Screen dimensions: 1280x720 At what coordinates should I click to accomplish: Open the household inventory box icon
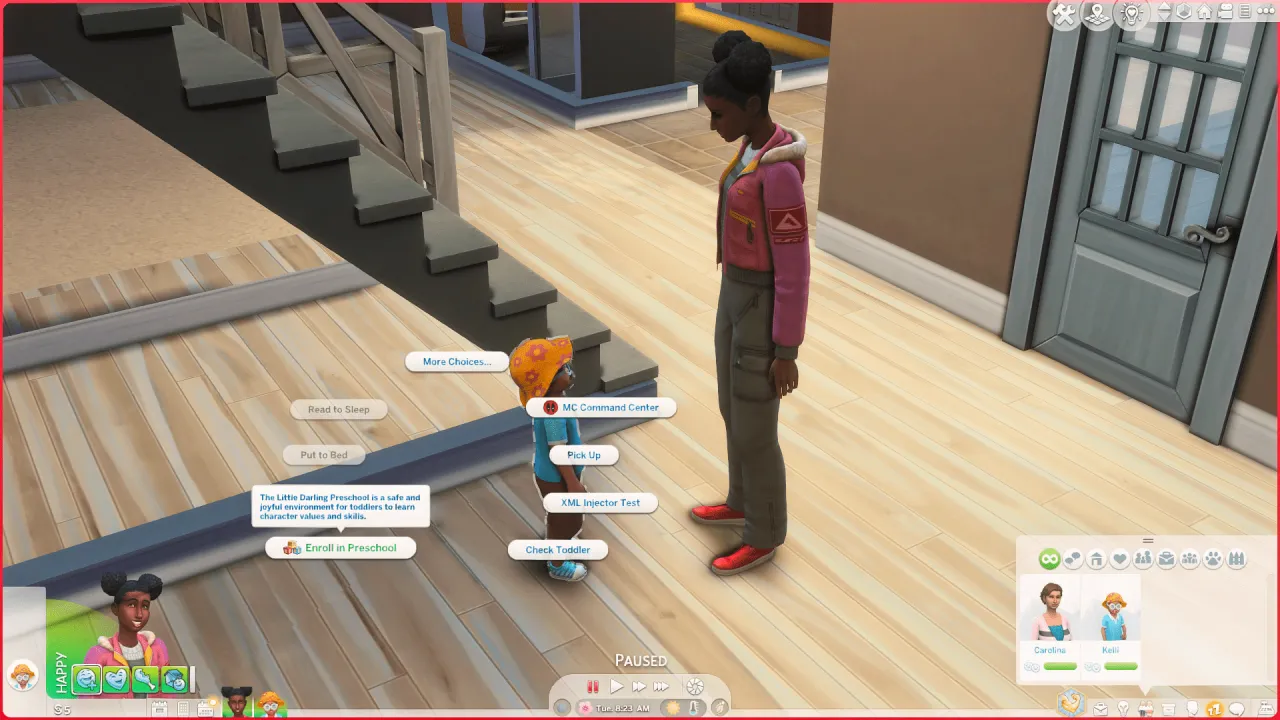click(1167, 710)
